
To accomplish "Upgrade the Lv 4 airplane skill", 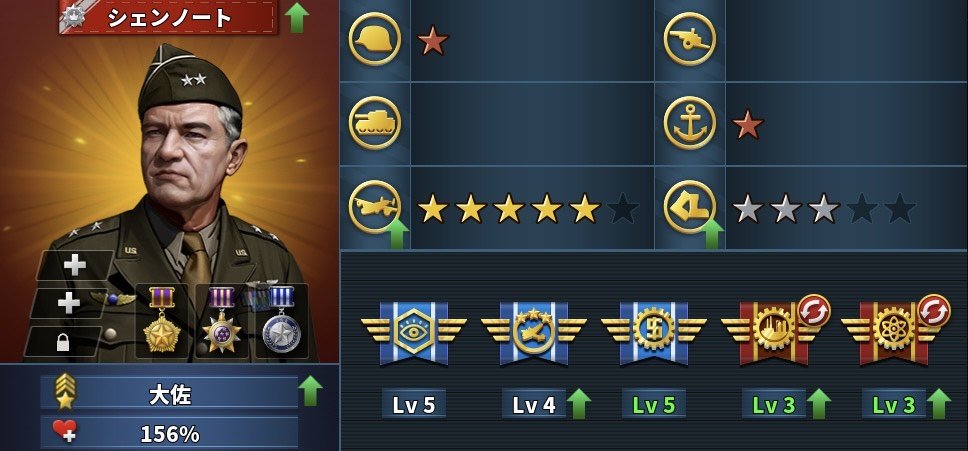I will [x=579, y=404].
